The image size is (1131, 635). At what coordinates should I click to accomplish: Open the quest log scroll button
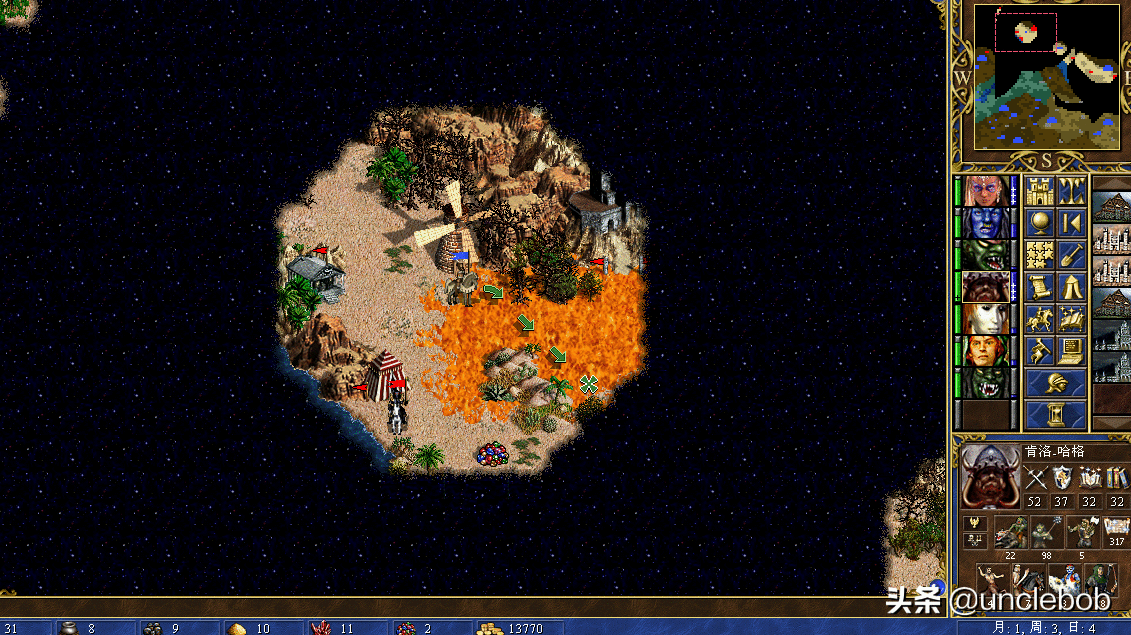(1040, 287)
